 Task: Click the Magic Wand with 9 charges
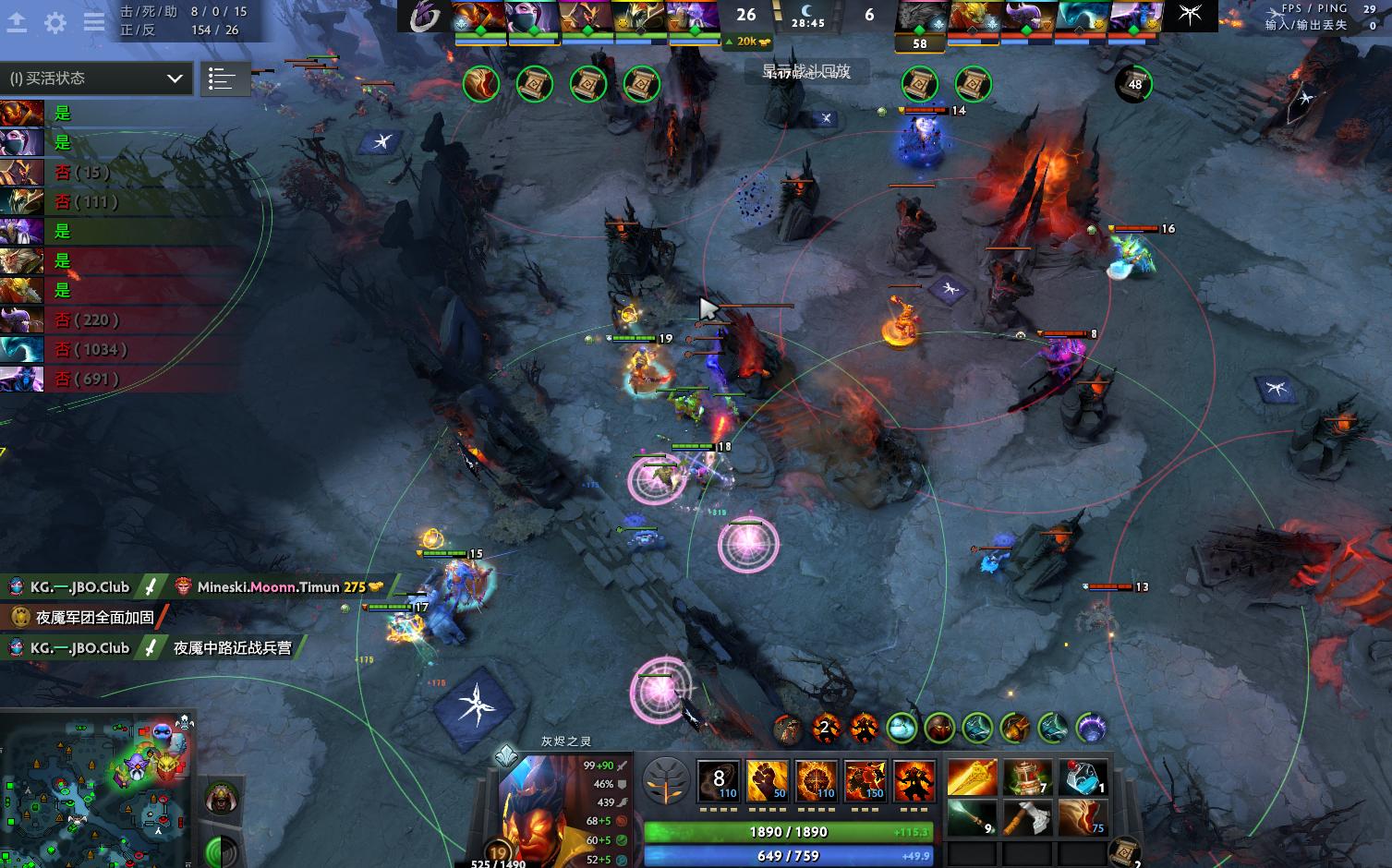[x=972, y=817]
